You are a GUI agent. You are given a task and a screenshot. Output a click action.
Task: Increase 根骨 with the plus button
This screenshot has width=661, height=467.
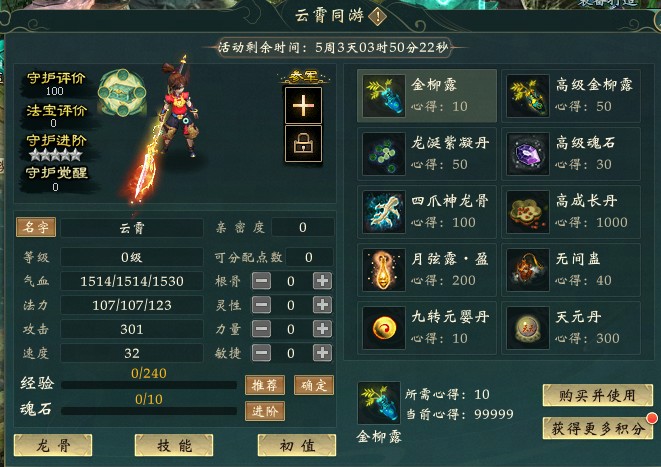click(x=322, y=281)
